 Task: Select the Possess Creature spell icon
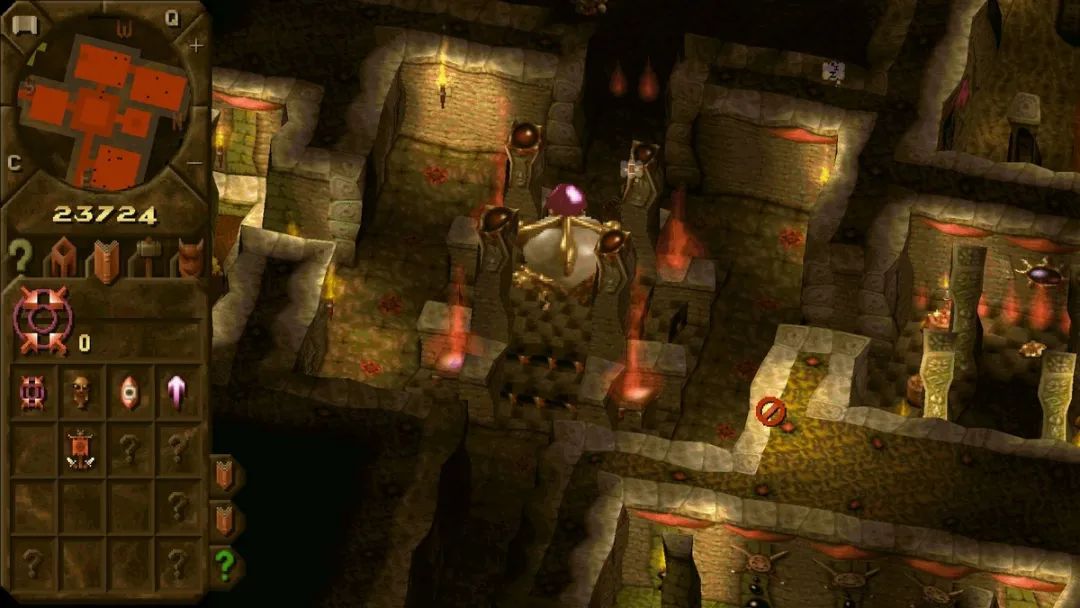point(33,393)
